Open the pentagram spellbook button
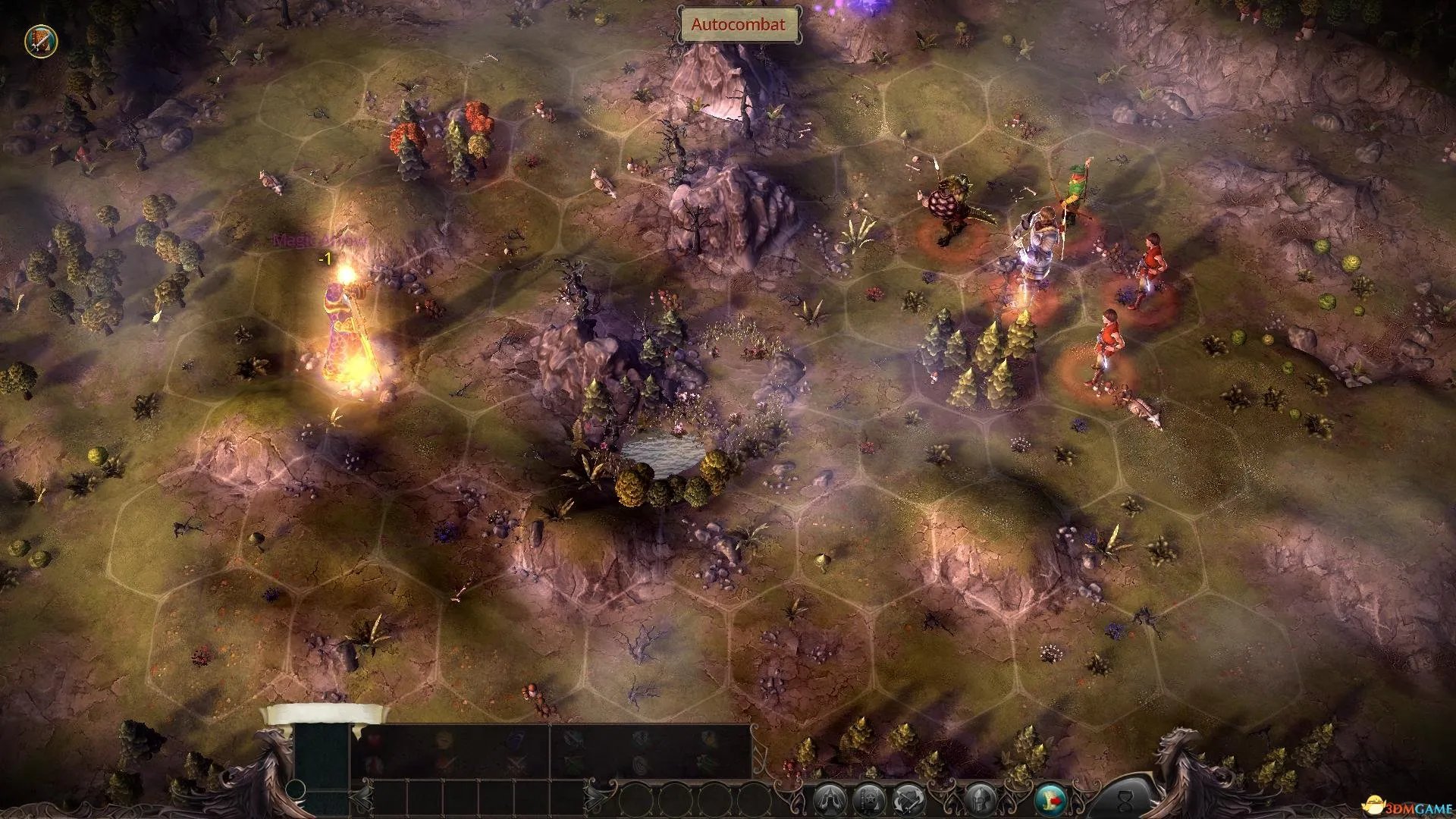The height and width of the screenshot is (819, 1456). [868, 799]
